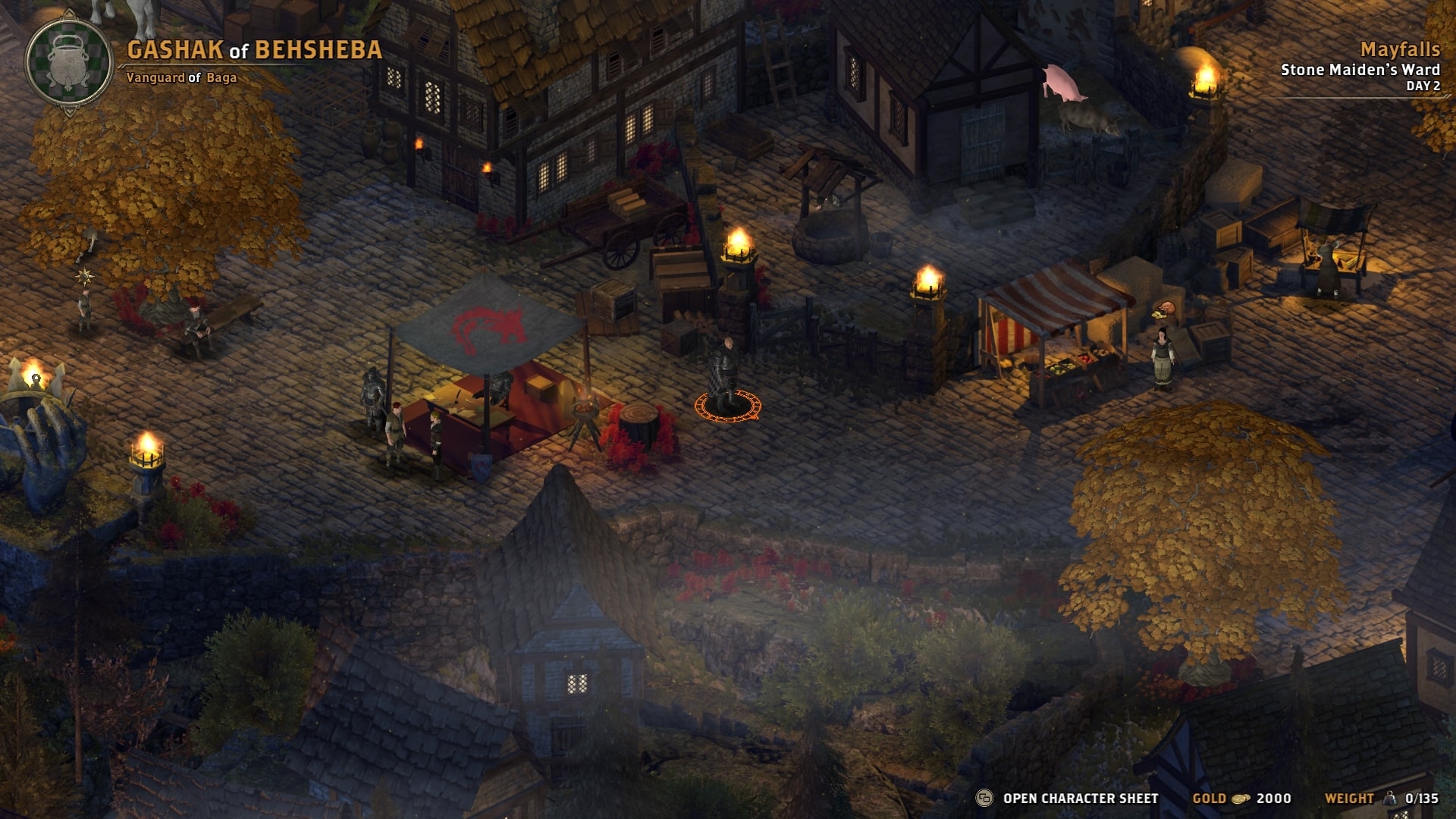Click the Open Character Sheet icon
Screen dimensions: 1456x819
985,798
